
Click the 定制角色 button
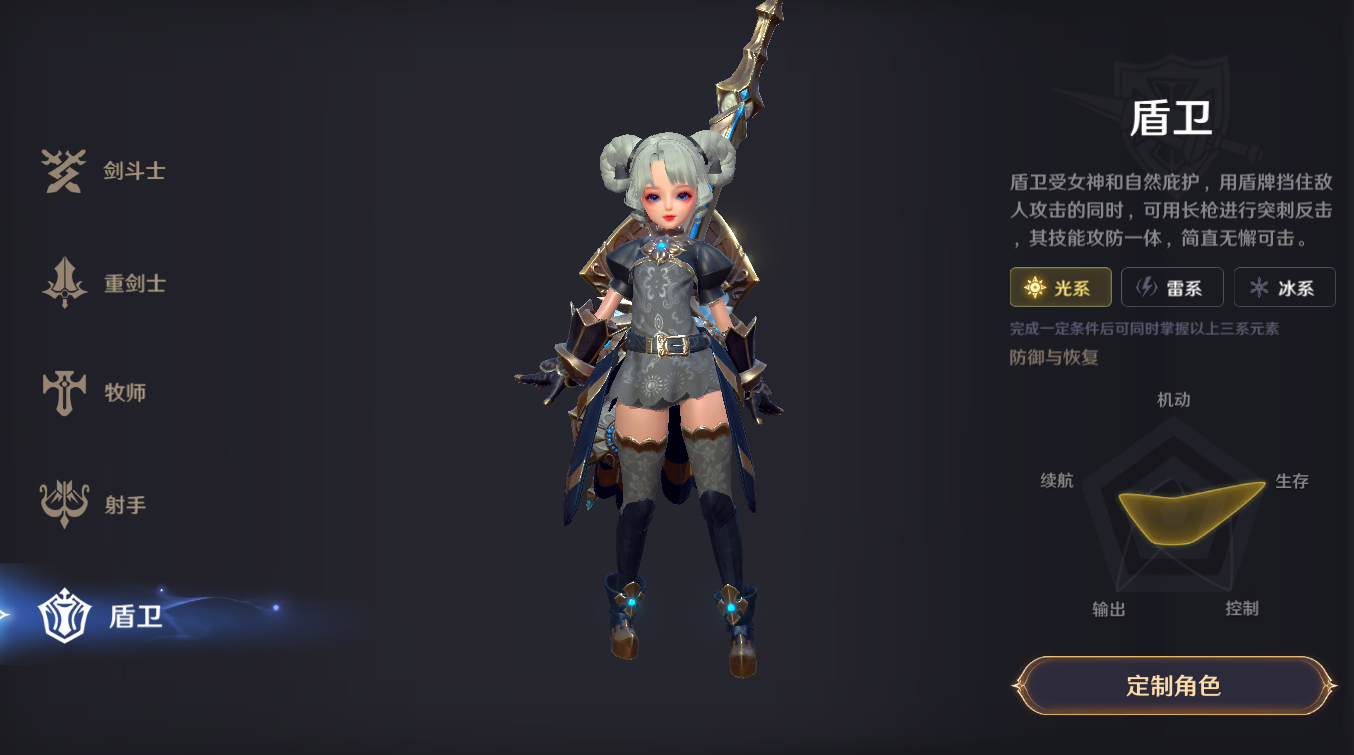click(x=1173, y=686)
